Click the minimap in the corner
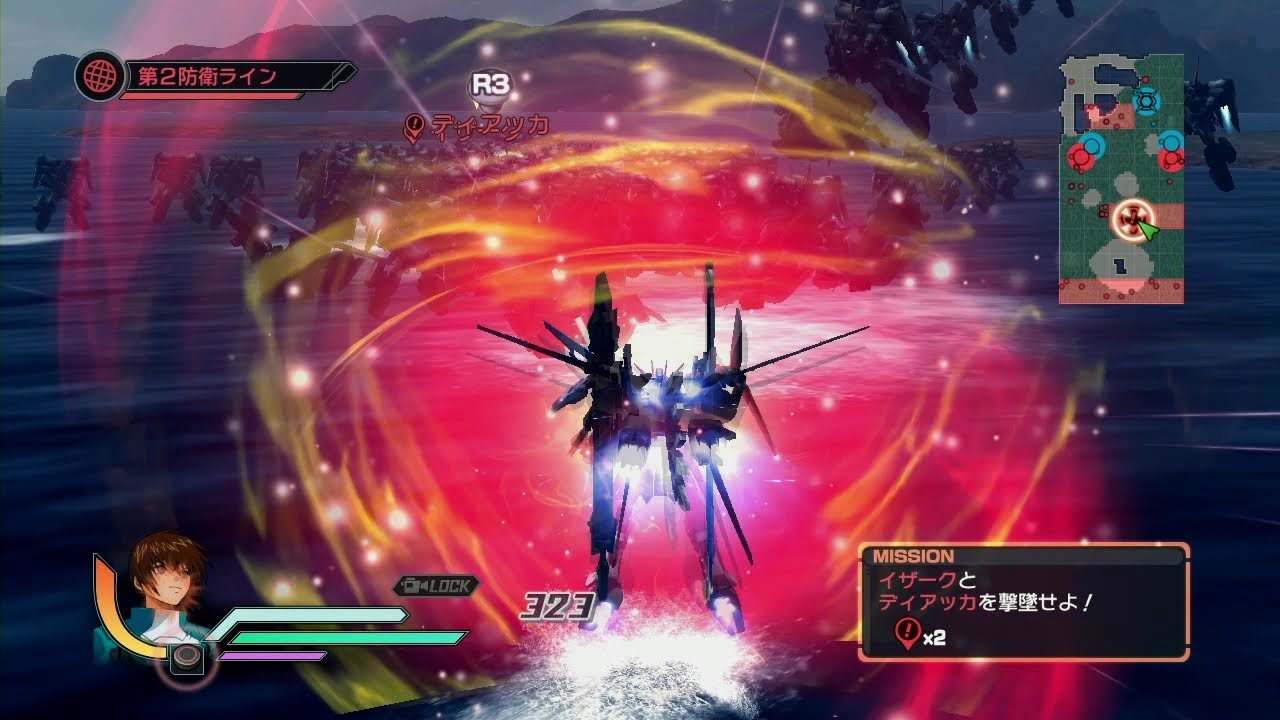1280x720 pixels. [1121, 179]
